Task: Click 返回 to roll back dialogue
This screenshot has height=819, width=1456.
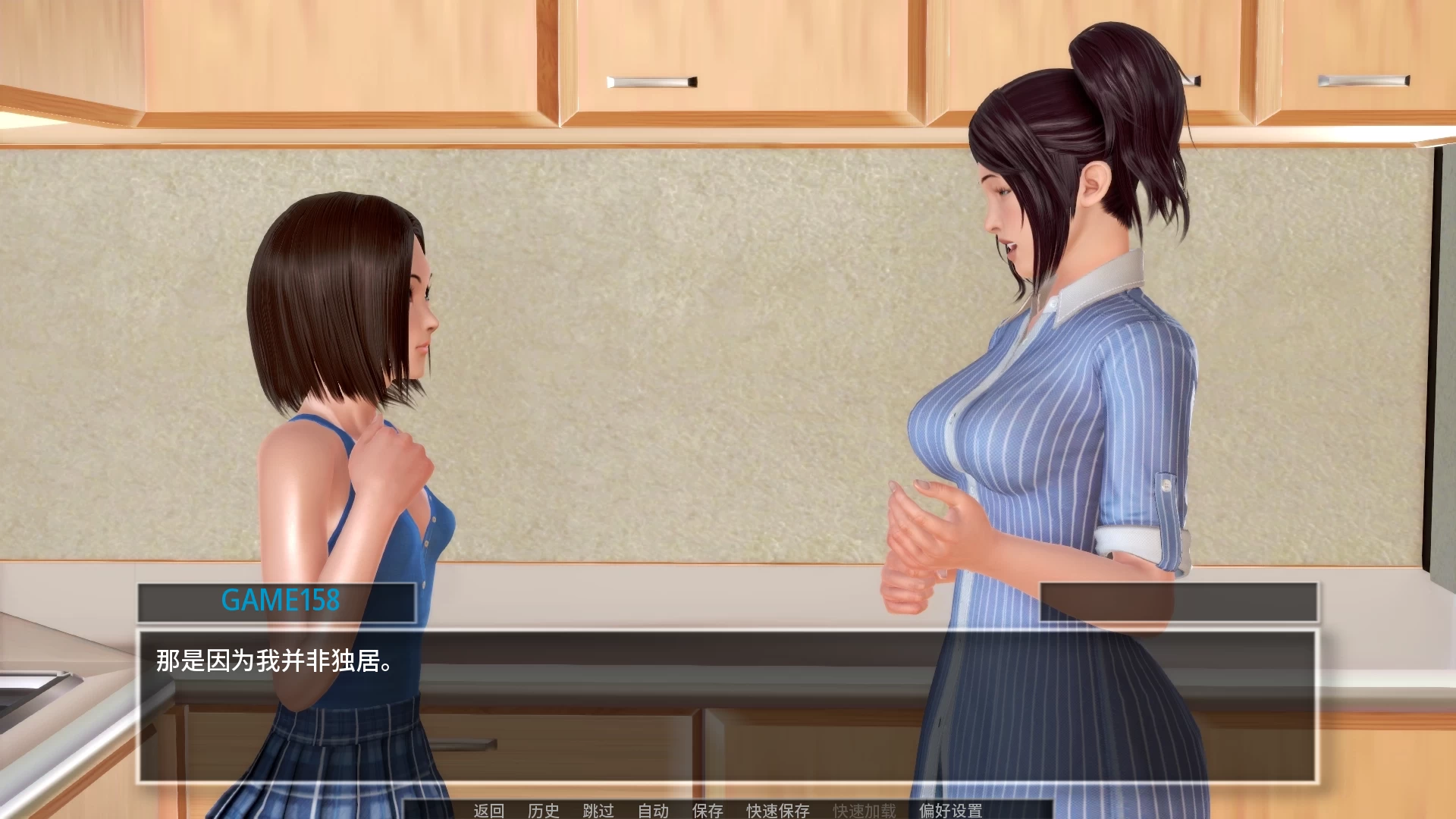Action: [489, 811]
